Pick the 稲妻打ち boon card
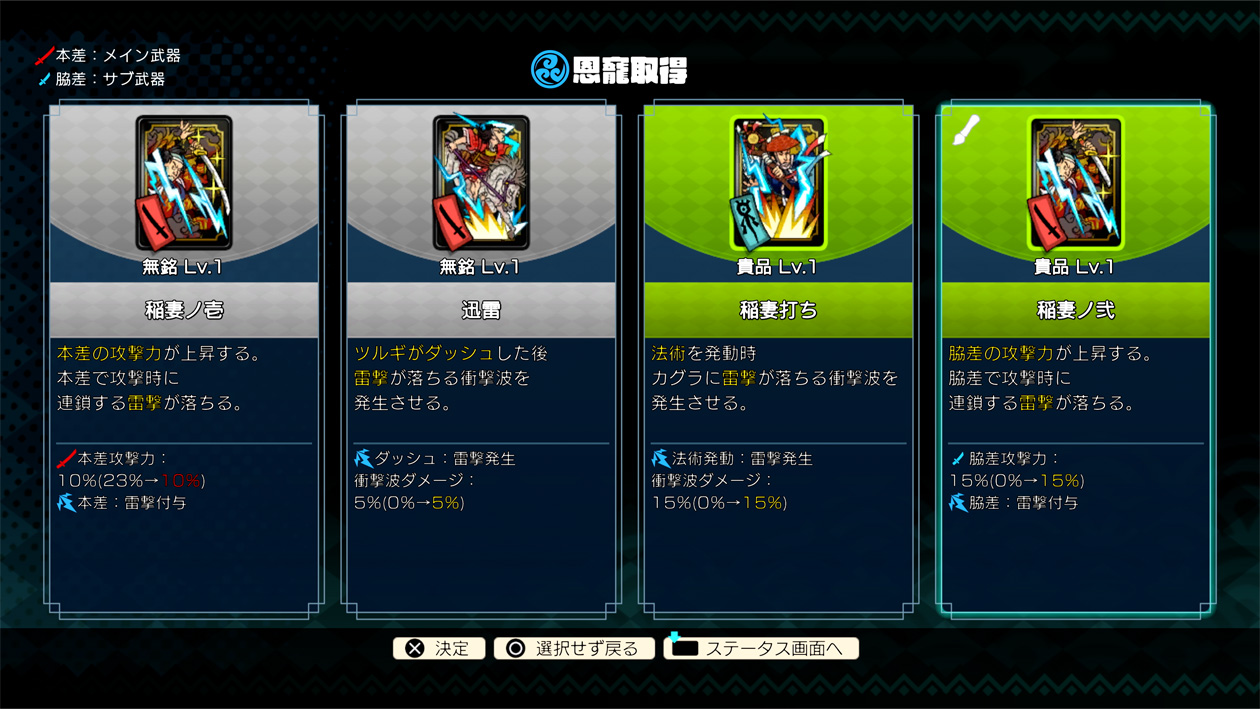Image resolution: width=1260 pixels, height=709 pixels. (x=778, y=360)
